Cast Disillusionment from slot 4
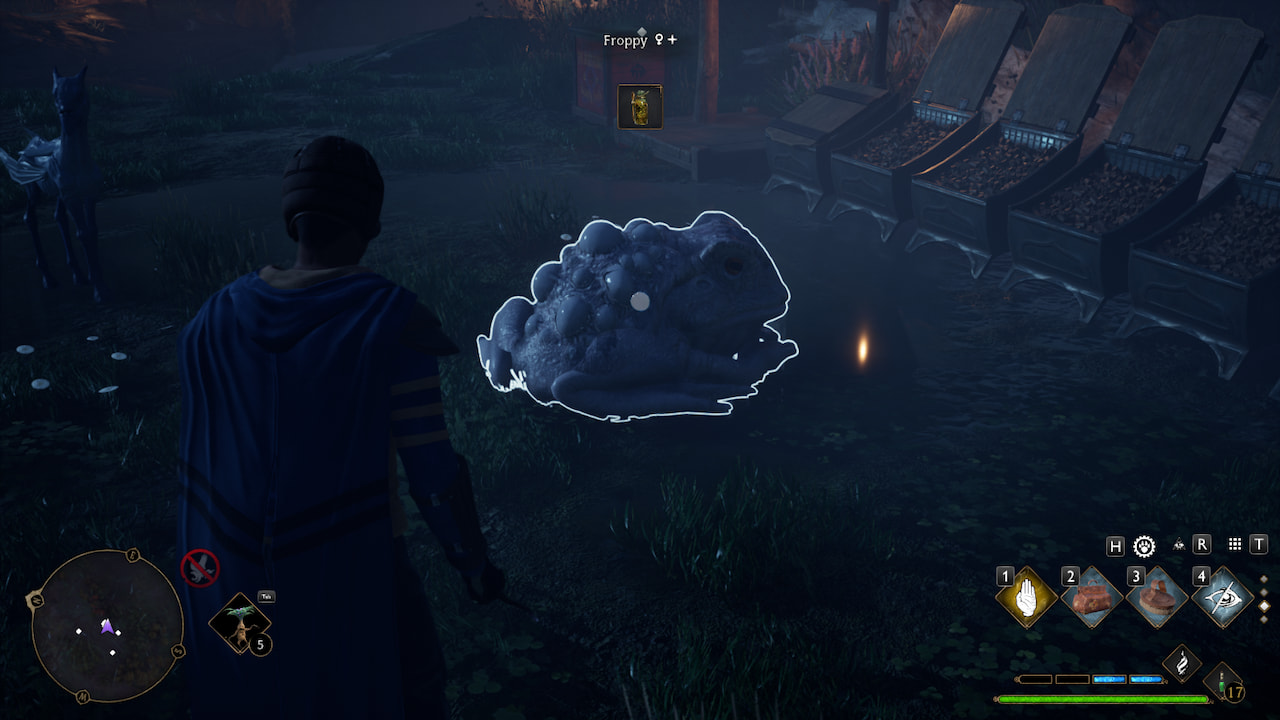1280x720 pixels. 1225,596
